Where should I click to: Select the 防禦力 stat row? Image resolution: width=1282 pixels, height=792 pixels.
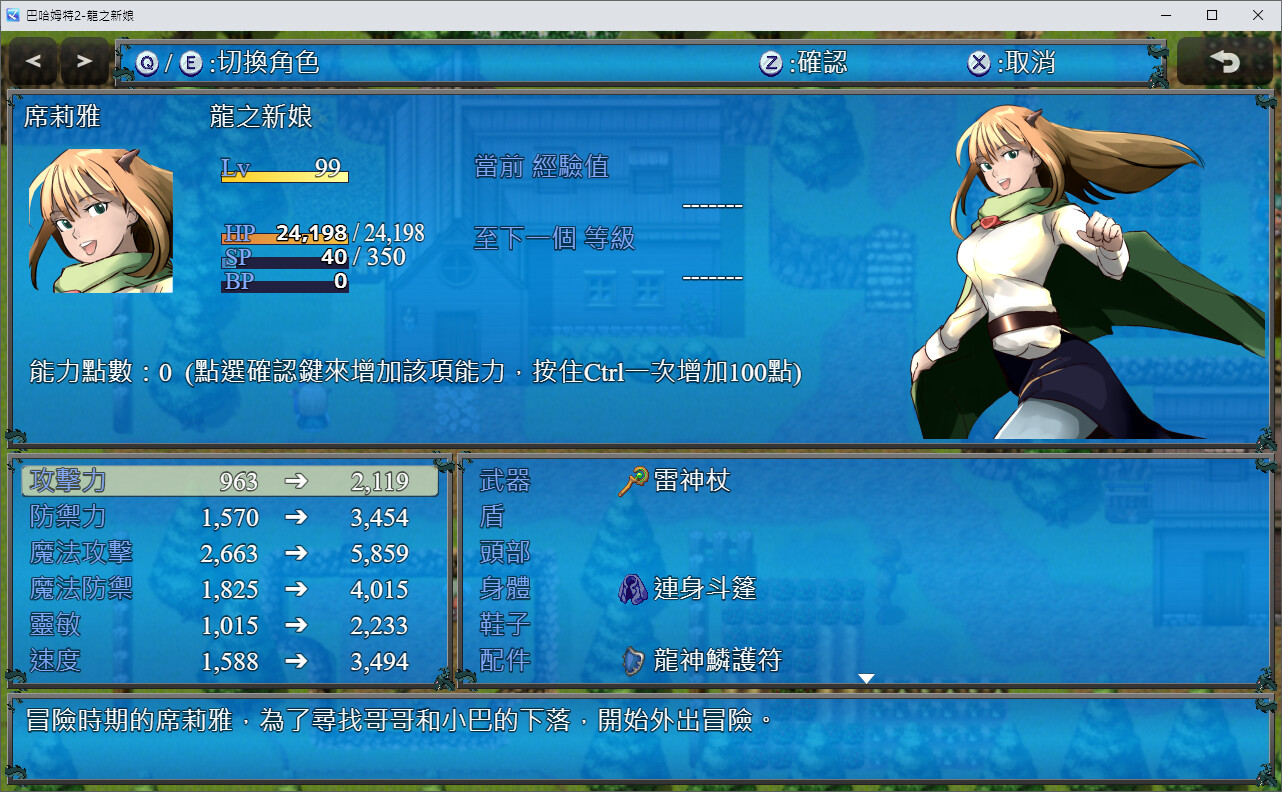(230, 517)
